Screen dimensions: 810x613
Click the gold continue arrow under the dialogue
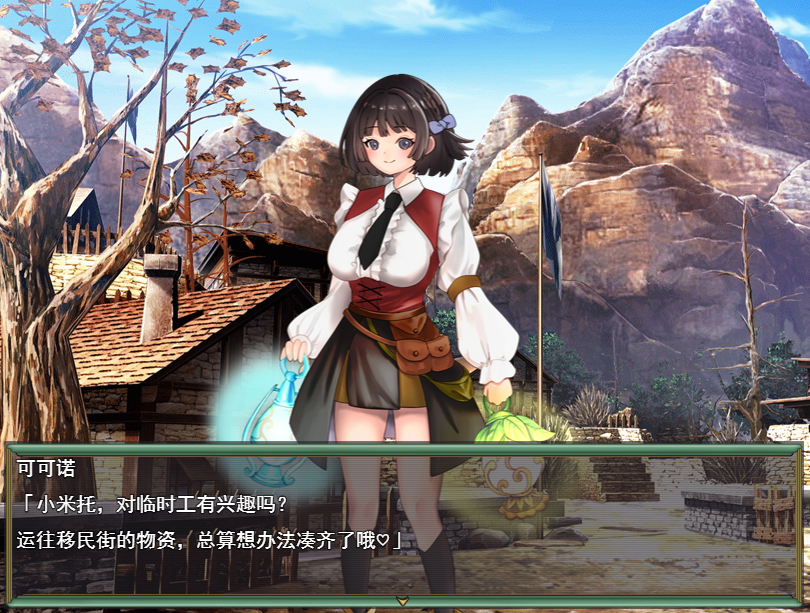click(402, 601)
